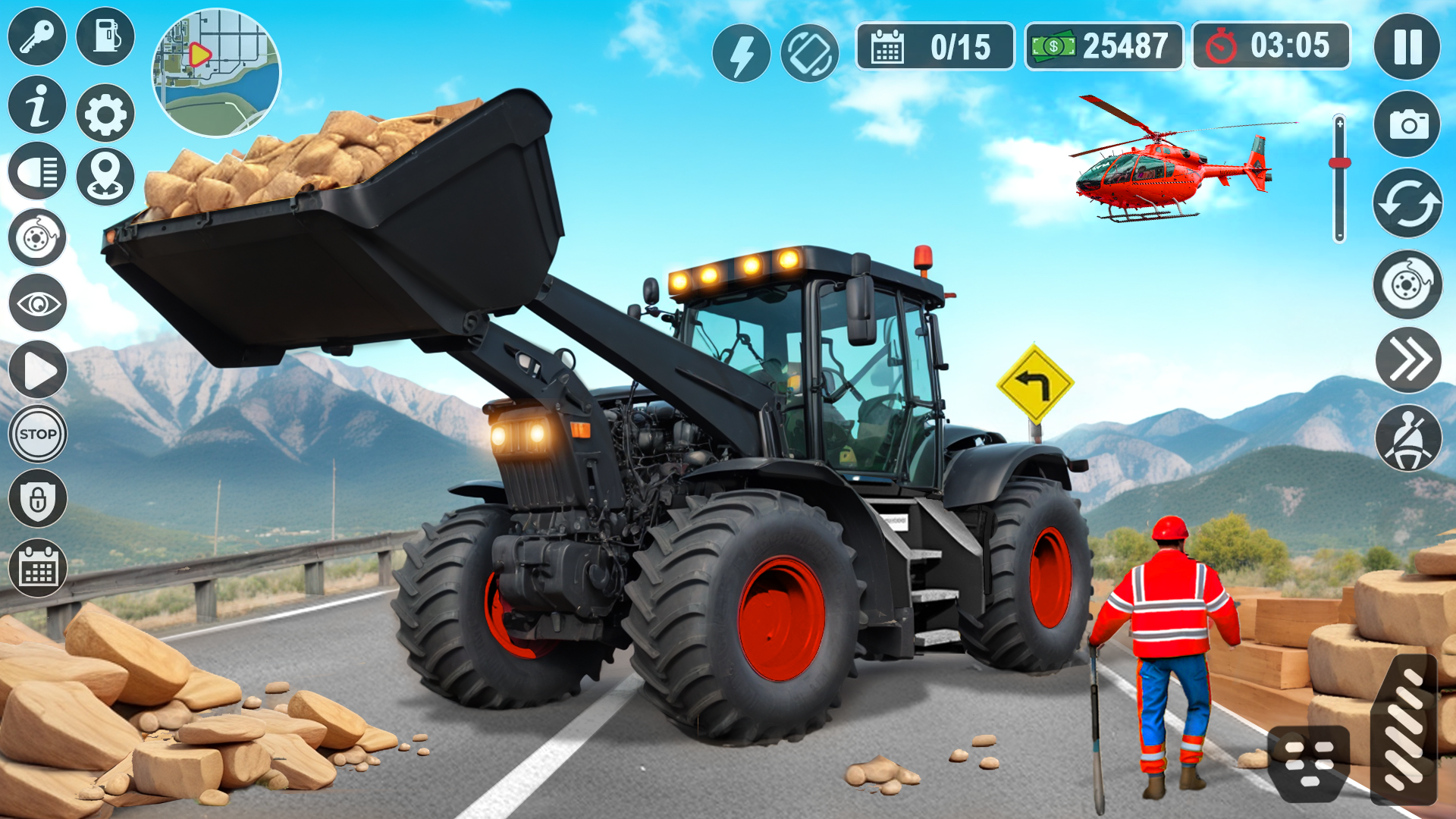1456x819 pixels.
Task: Select the brake disc icon
Action: click(36, 235)
